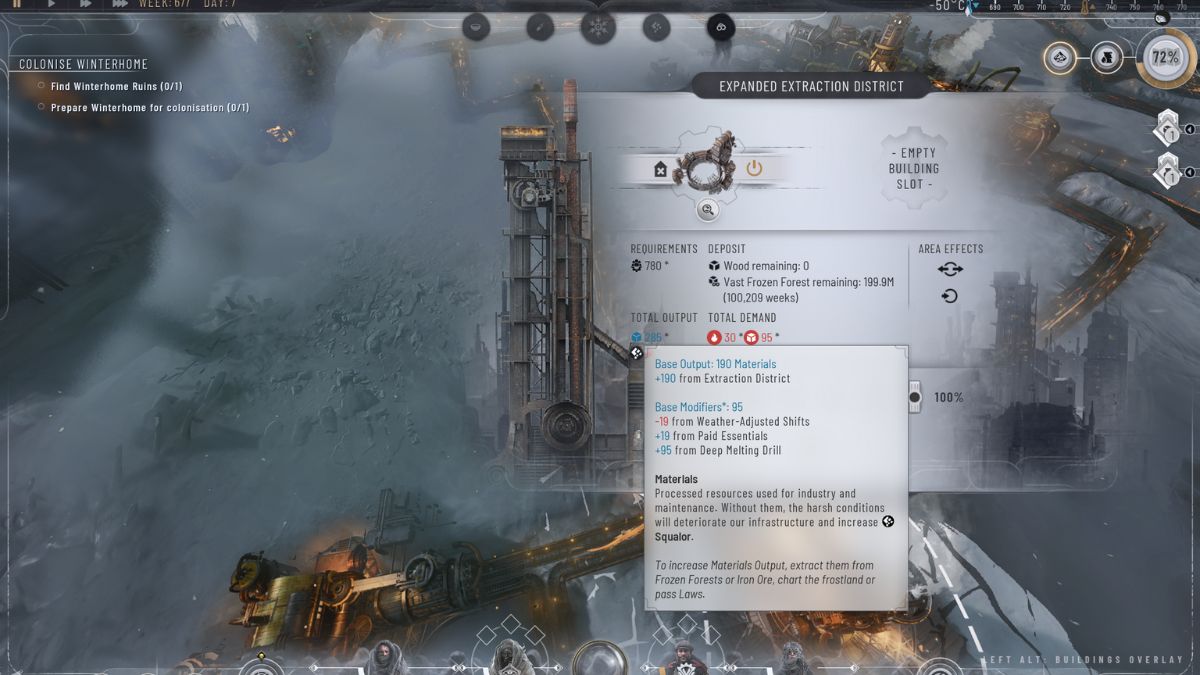The height and width of the screenshot is (675, 1200).
Task: Open the snowflake icon in the top bar
Action: pos(598,27)
